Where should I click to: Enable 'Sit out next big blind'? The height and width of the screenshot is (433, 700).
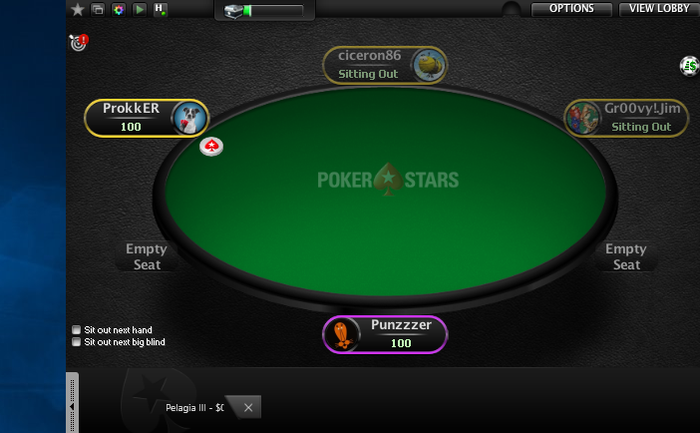77,342
